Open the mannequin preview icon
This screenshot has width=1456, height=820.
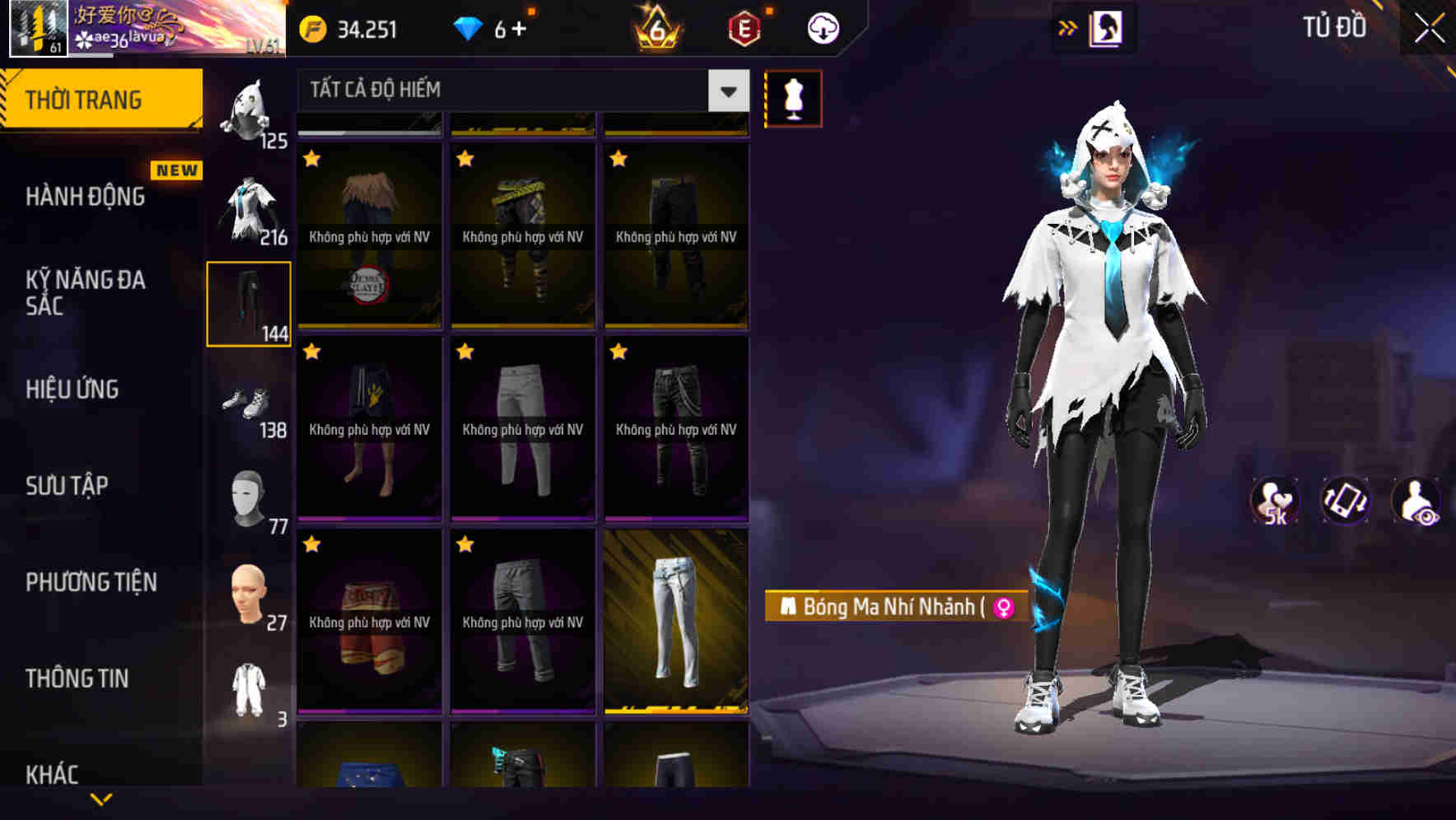pos(793,97)
